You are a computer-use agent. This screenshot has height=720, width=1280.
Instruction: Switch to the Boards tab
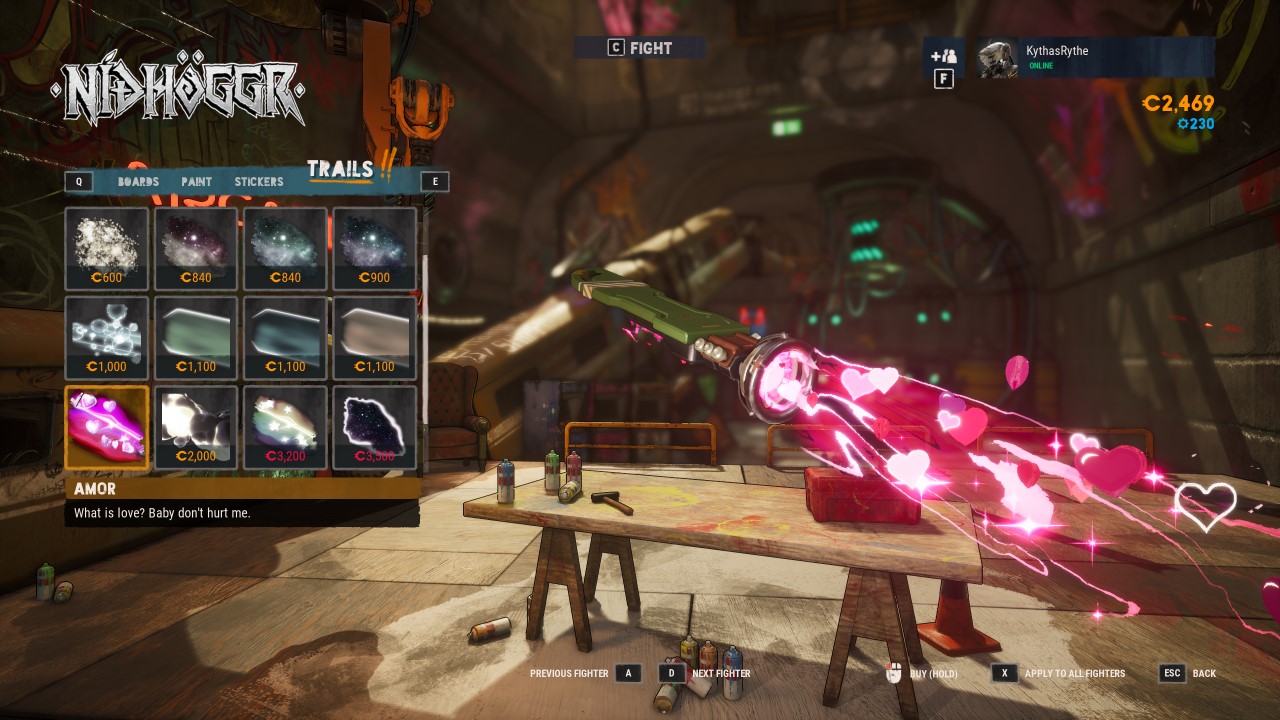pyautogui.click(x=138, y=182)
